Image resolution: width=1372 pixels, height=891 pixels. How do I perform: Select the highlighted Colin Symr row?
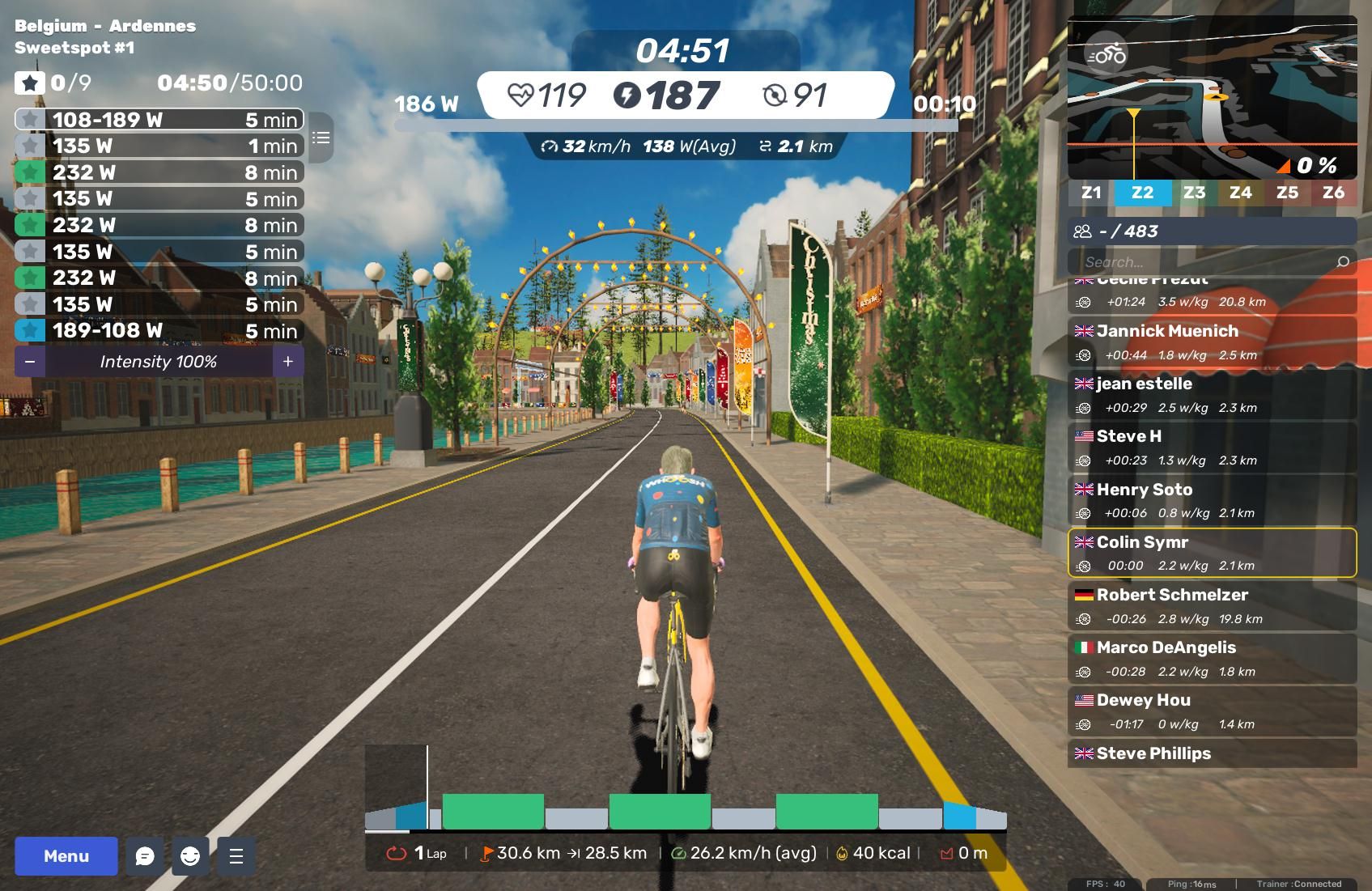pos(1212,553)
